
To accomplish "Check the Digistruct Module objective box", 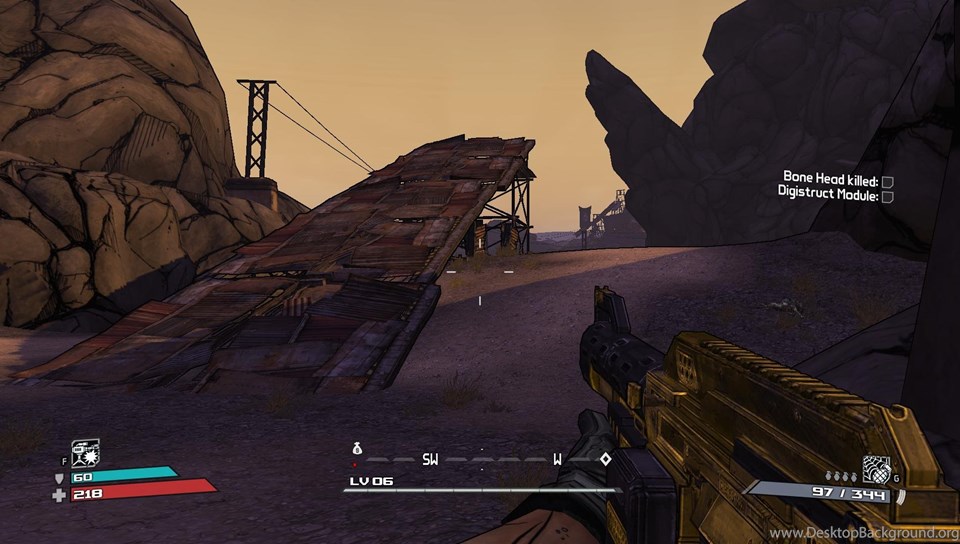I will pyautogui.click(x=887, y=197).
